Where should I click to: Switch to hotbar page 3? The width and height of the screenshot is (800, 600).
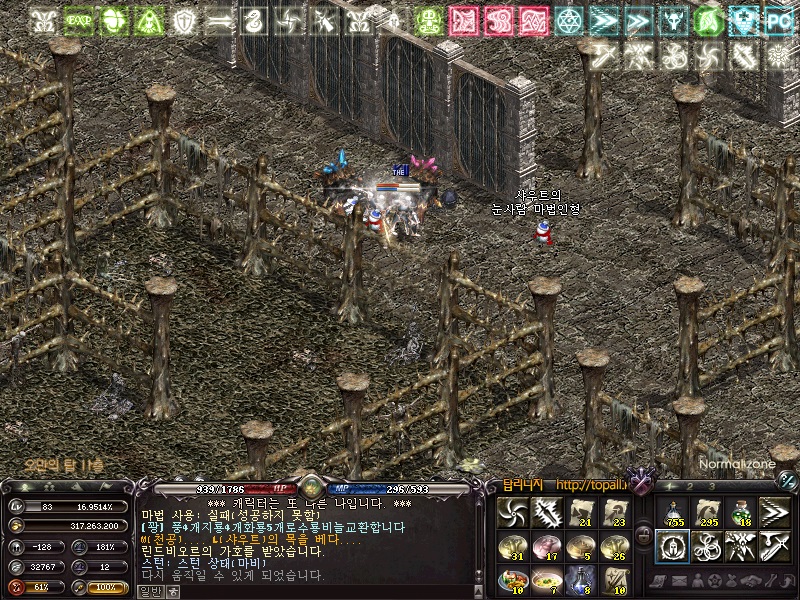713,486
